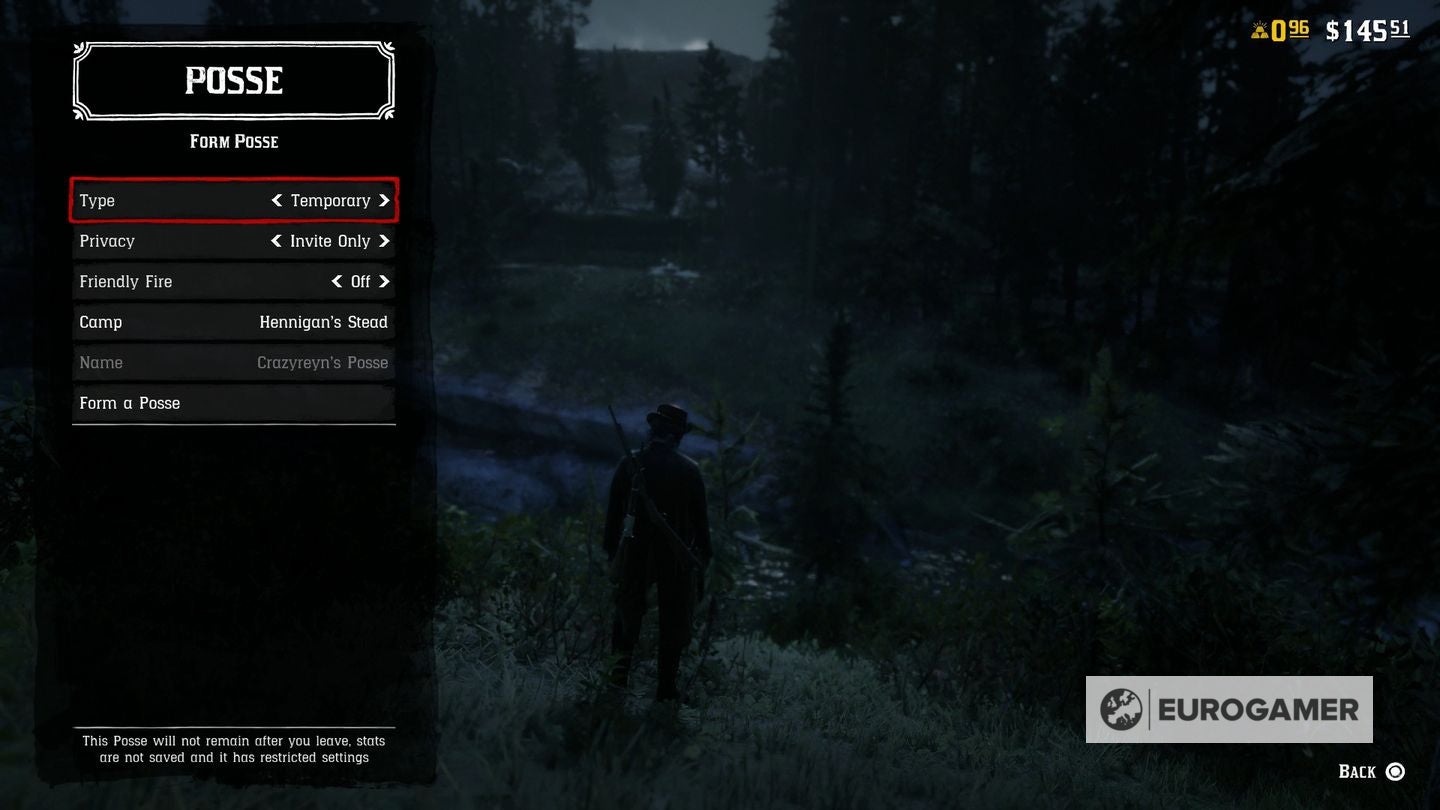This screenshot has width=1440, height=810.
Task: Click the Eurogamer globe icon
Action: [1123, 710]
